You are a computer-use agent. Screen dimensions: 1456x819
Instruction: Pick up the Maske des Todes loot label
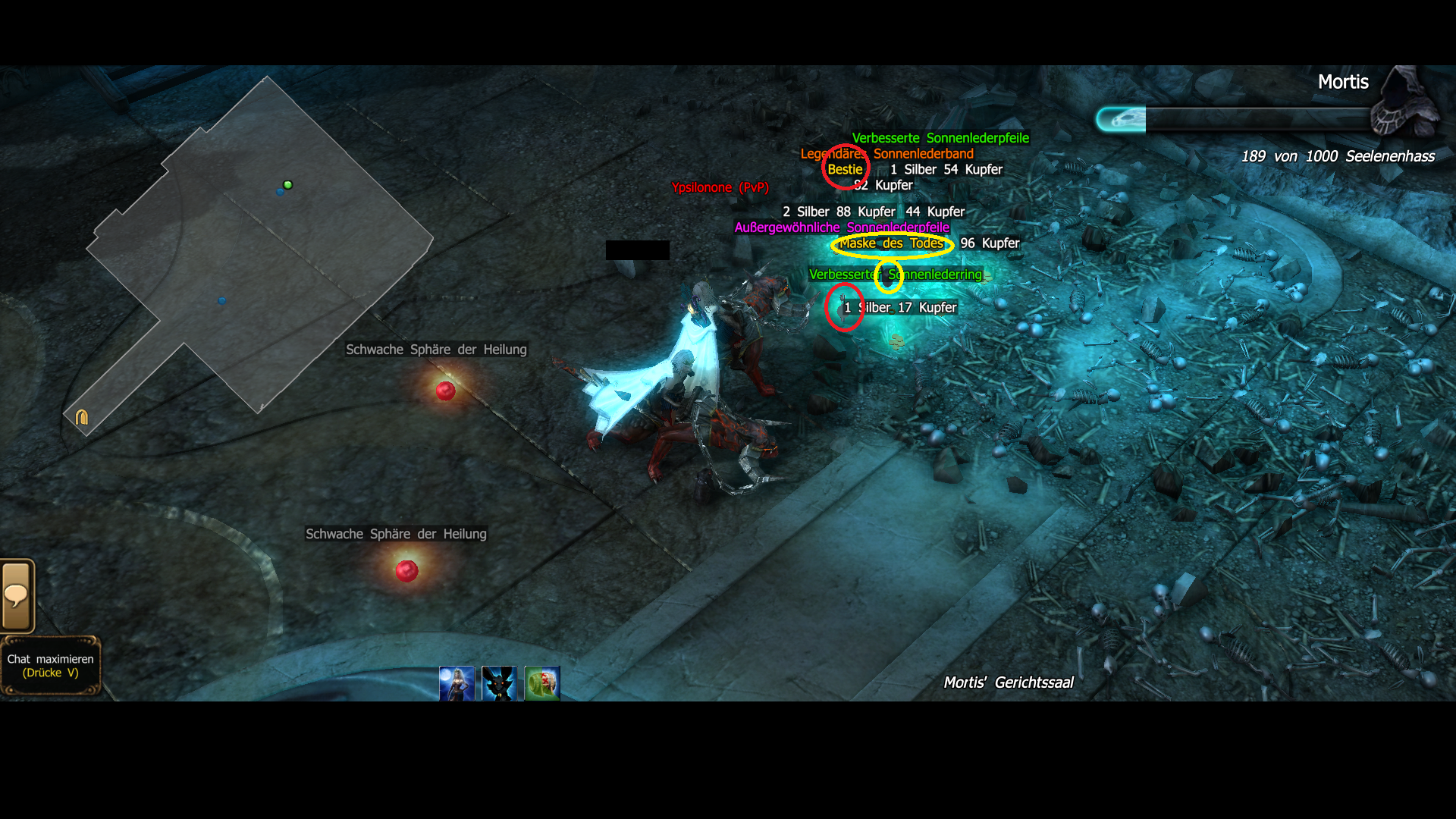click(891, 243)
